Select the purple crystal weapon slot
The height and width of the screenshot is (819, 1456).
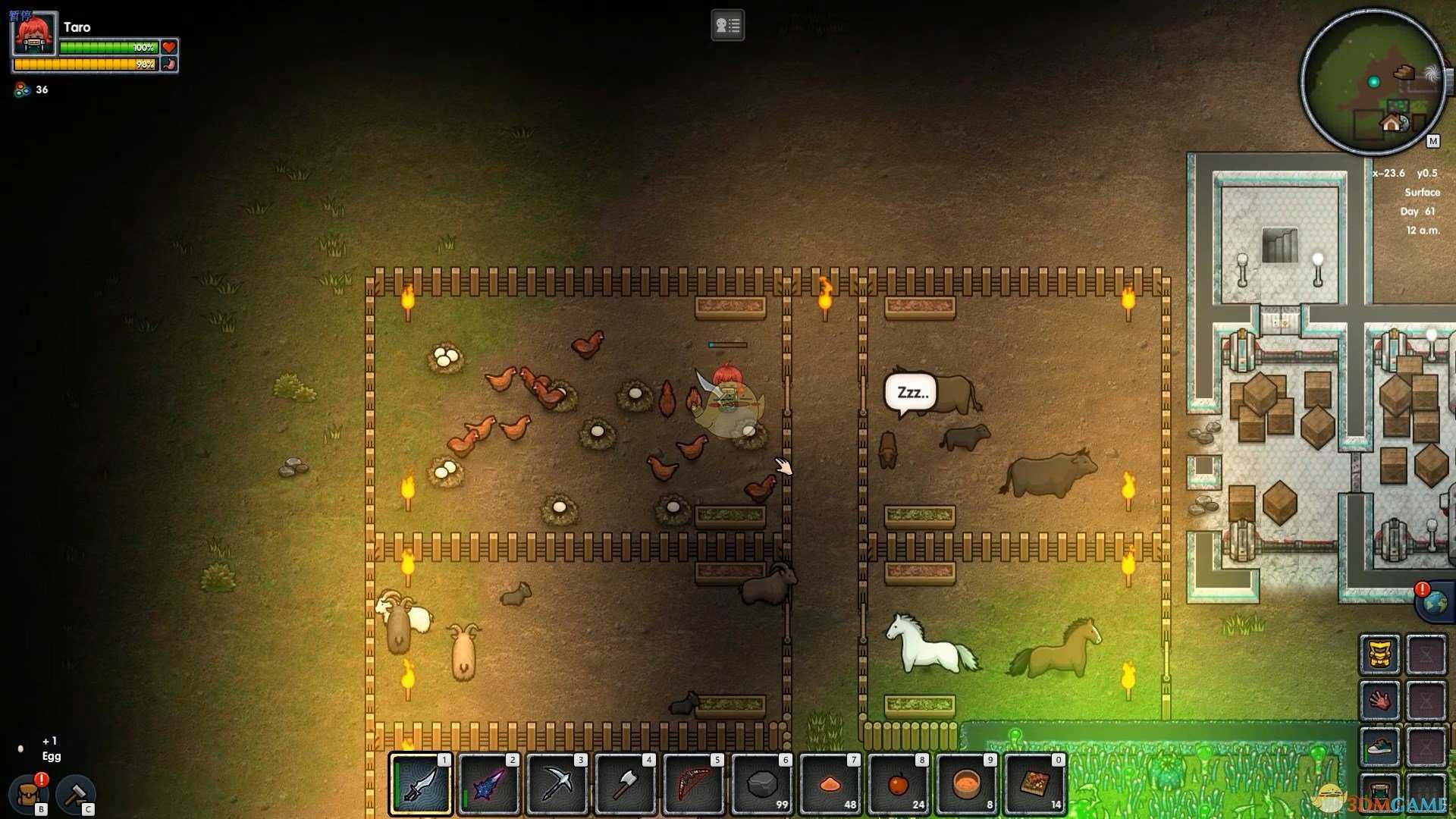pos(489,784)
